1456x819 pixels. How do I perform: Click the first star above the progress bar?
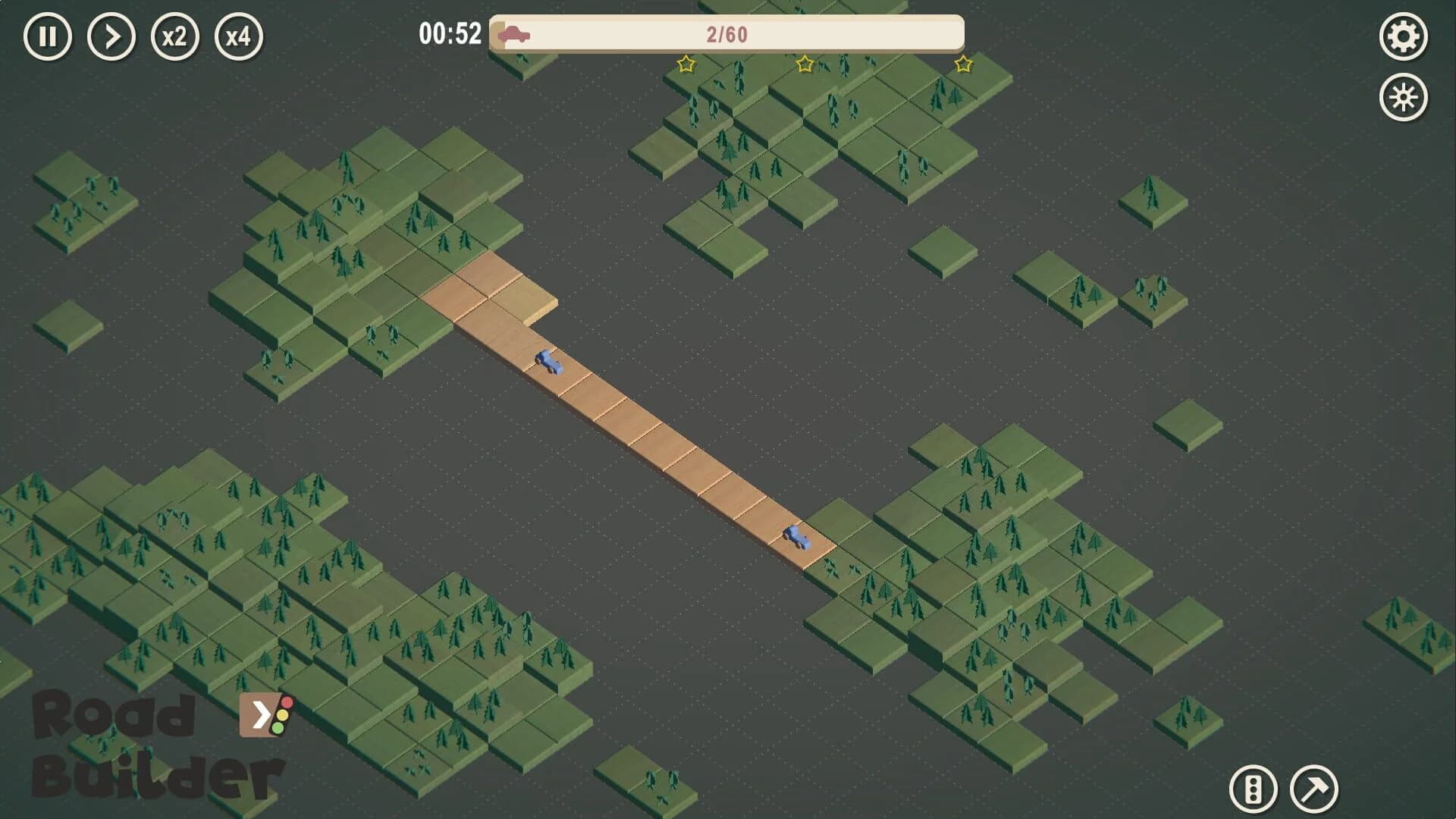point(685,65)
